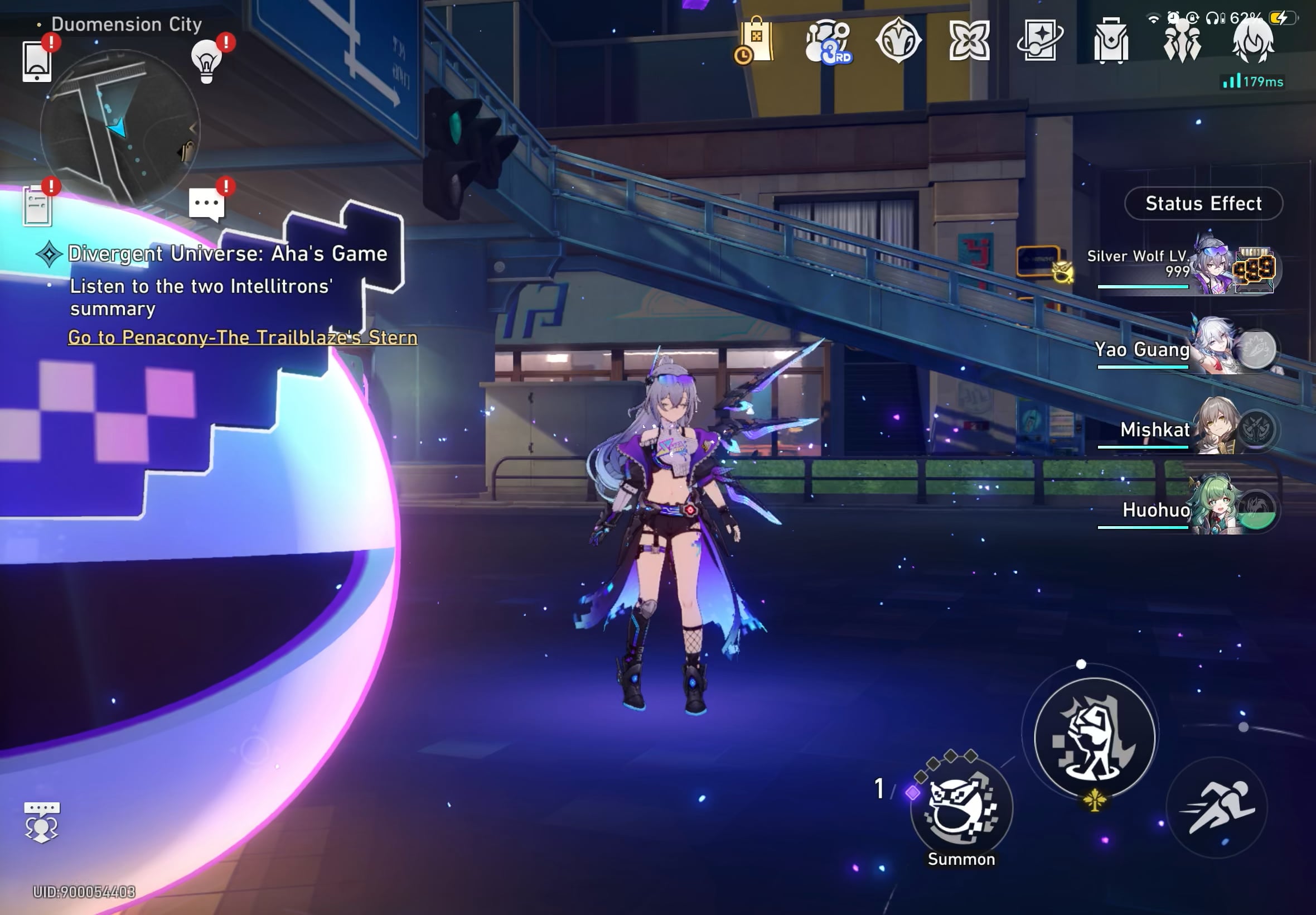Open the four-petal flower icon
This screenshot has height=915, width=1316.
click(969, 41)
